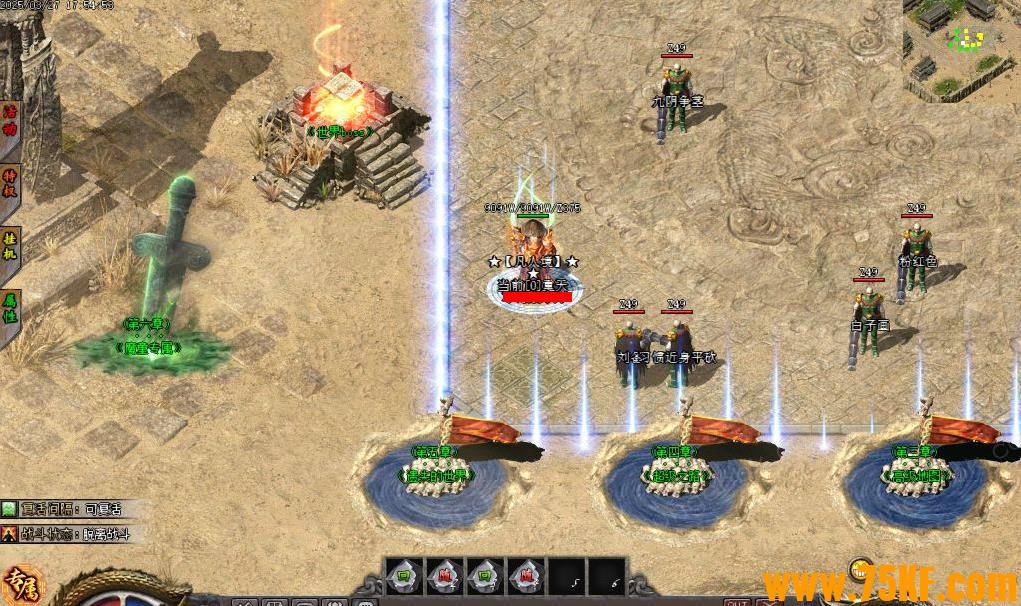Toggle the 挂机 auto-battle tab
1021x606 pixels.
click(x=9, y=247)
